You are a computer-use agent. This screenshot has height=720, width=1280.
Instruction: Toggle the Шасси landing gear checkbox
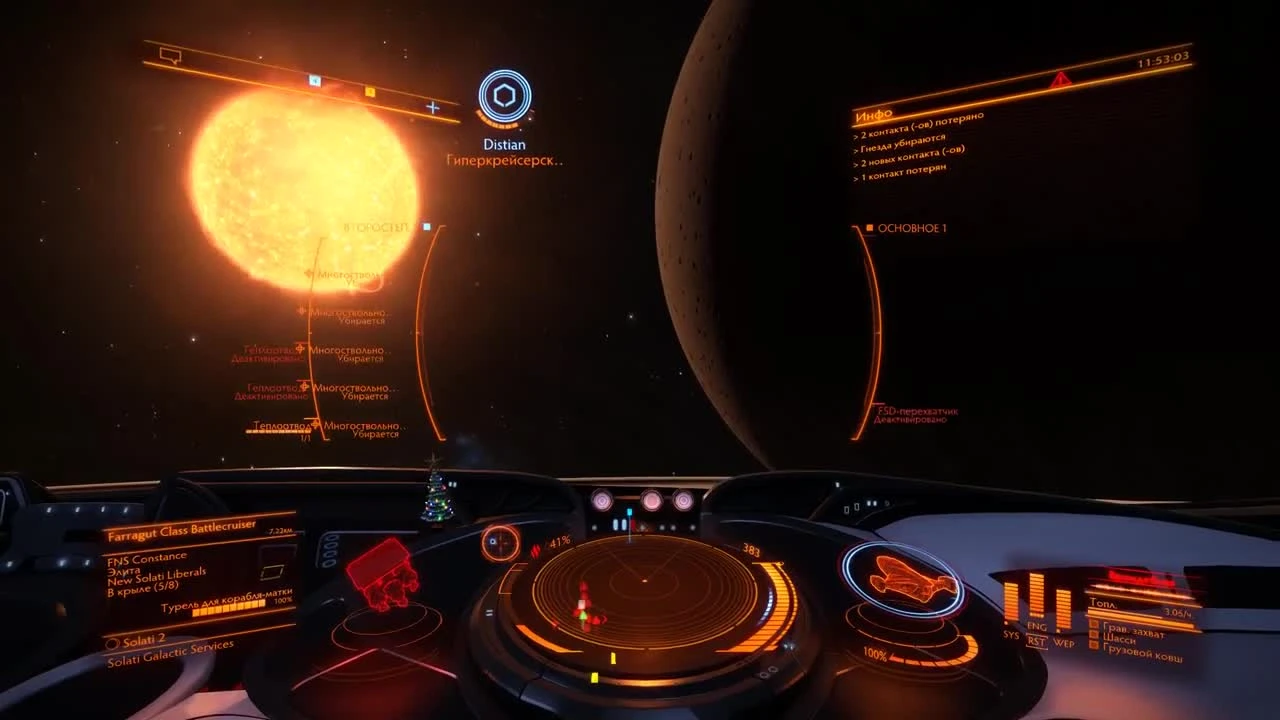pyautogui.click(x=1093, y=634)
